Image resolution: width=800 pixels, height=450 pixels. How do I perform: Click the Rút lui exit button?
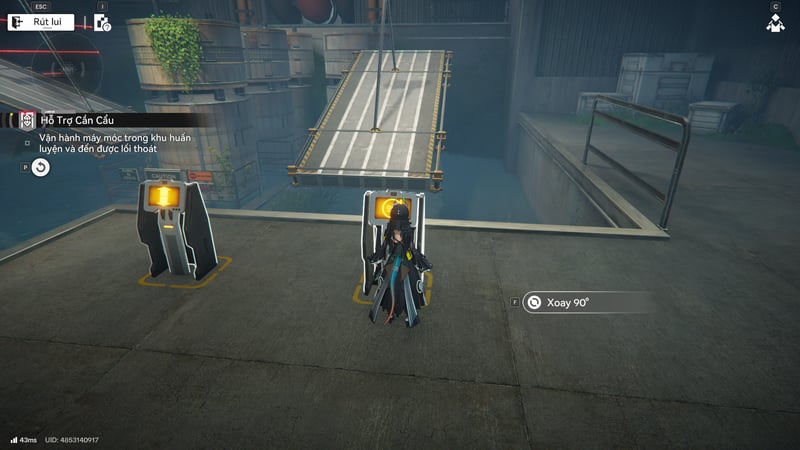tap(41, 22)
